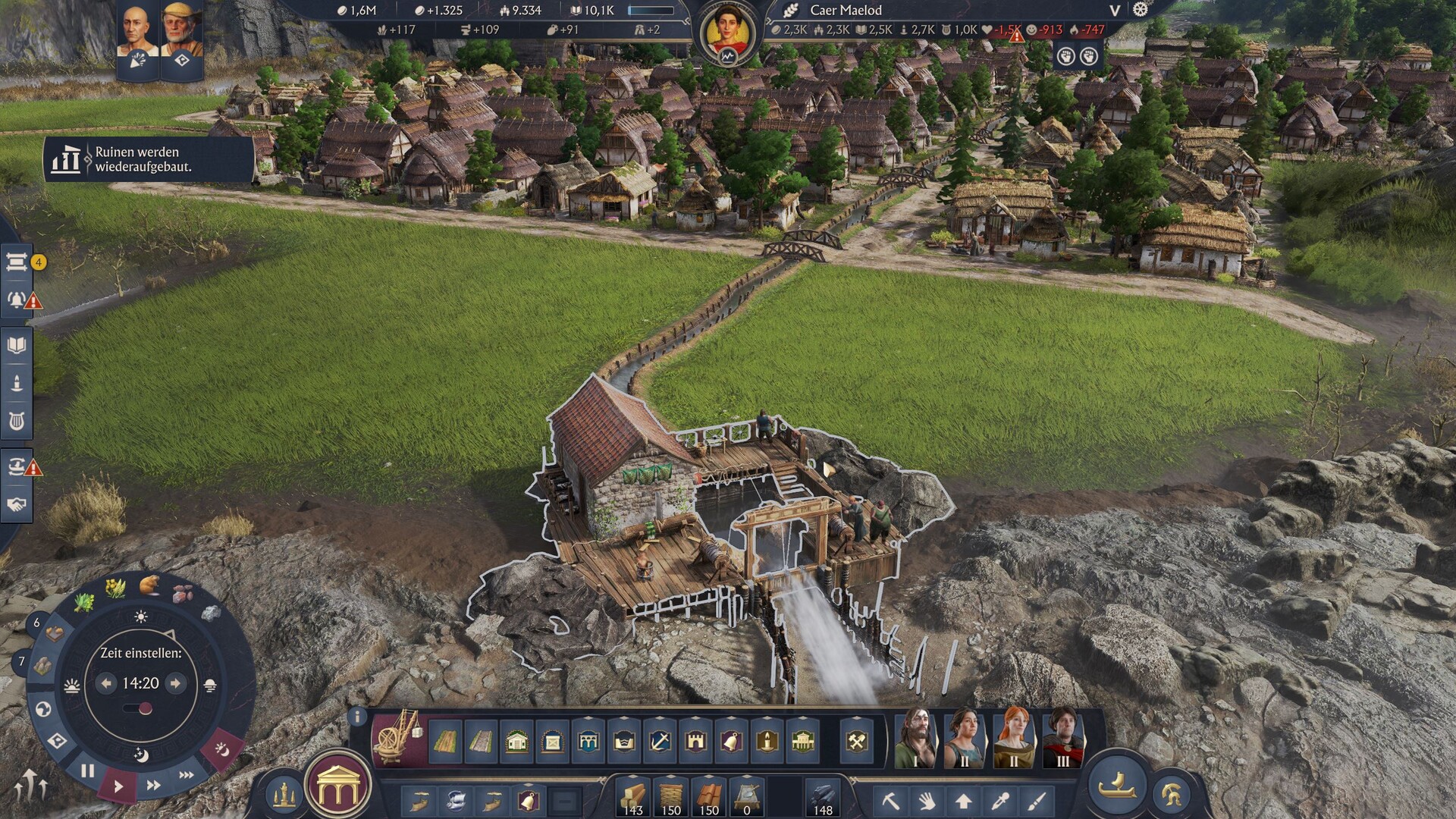The width and height of the screenshot is (1456, 819).
Task: Open the settings gear
Action: click(1141, 10)
